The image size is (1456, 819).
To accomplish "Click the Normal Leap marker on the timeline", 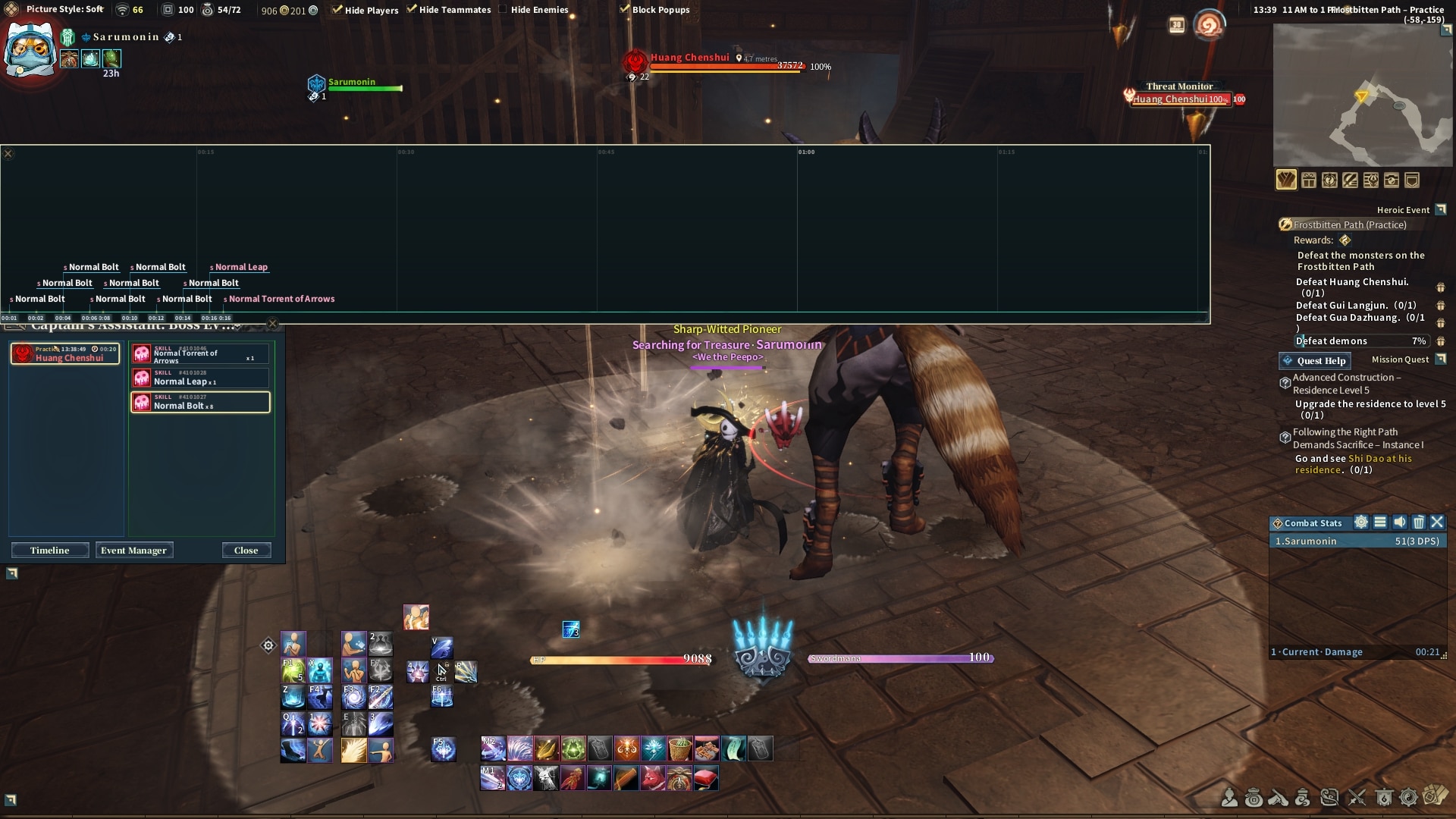I will tap(240, 267).
